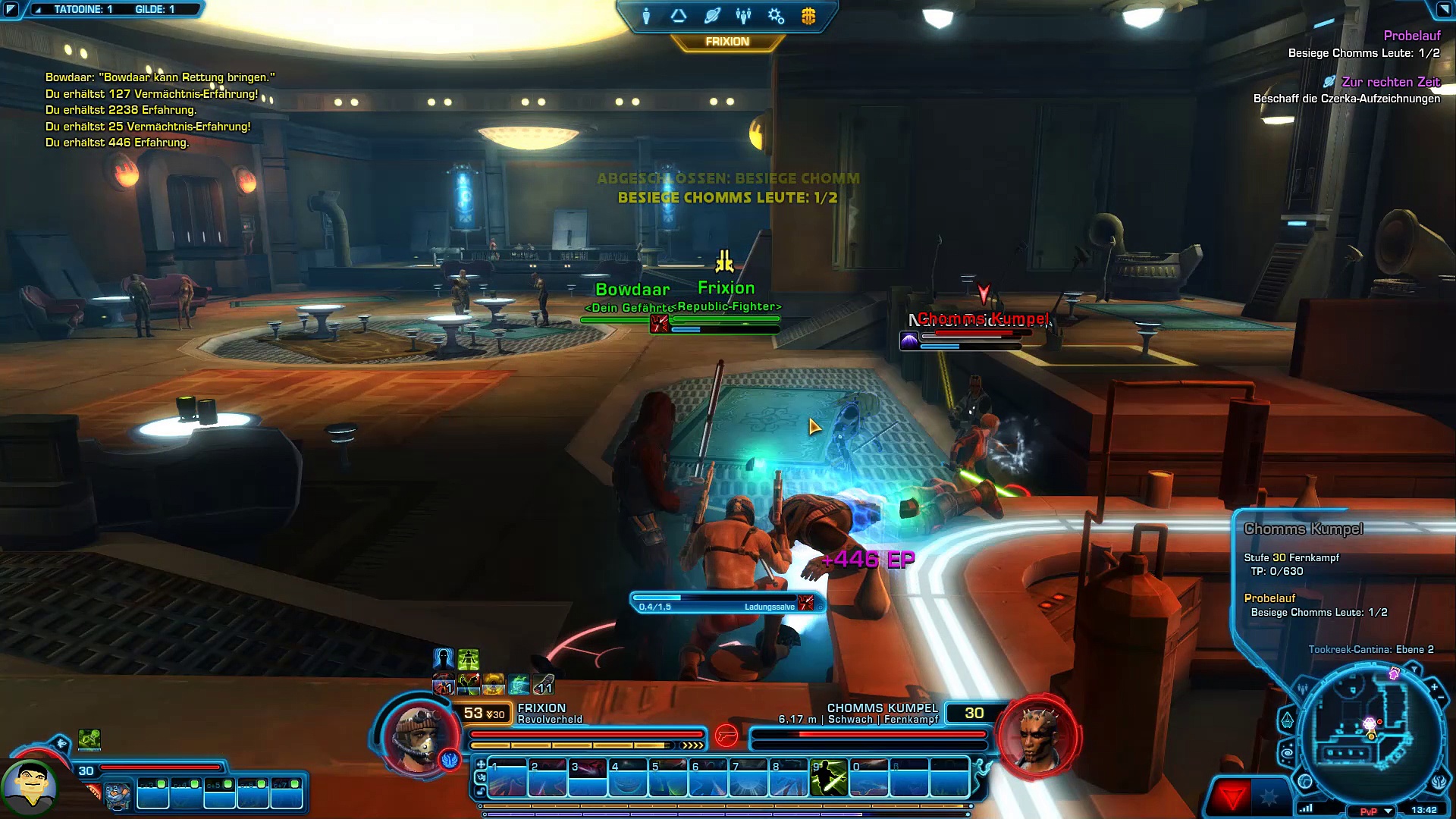
Task: Open the gold Cartel Market icon
Action: (808, 16)
